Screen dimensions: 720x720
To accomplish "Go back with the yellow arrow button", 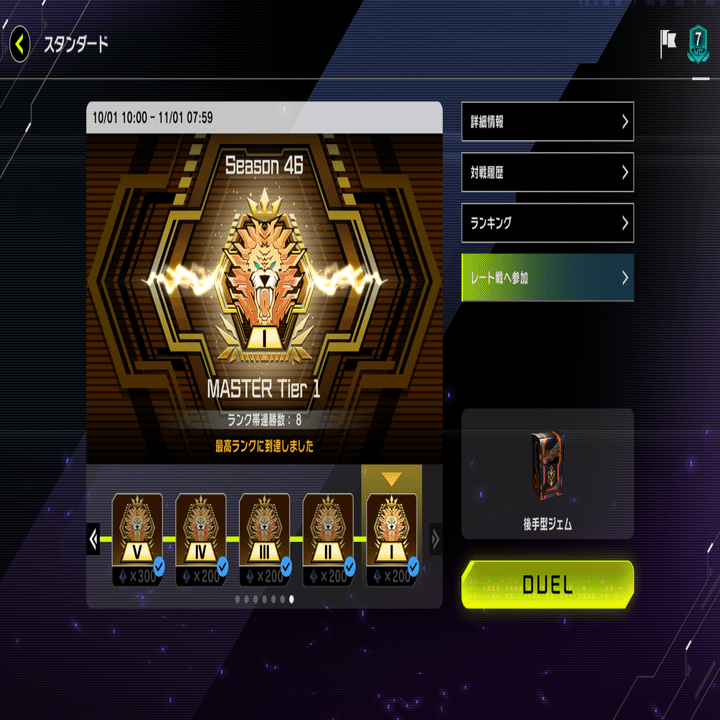I will (x=21, y=44).
